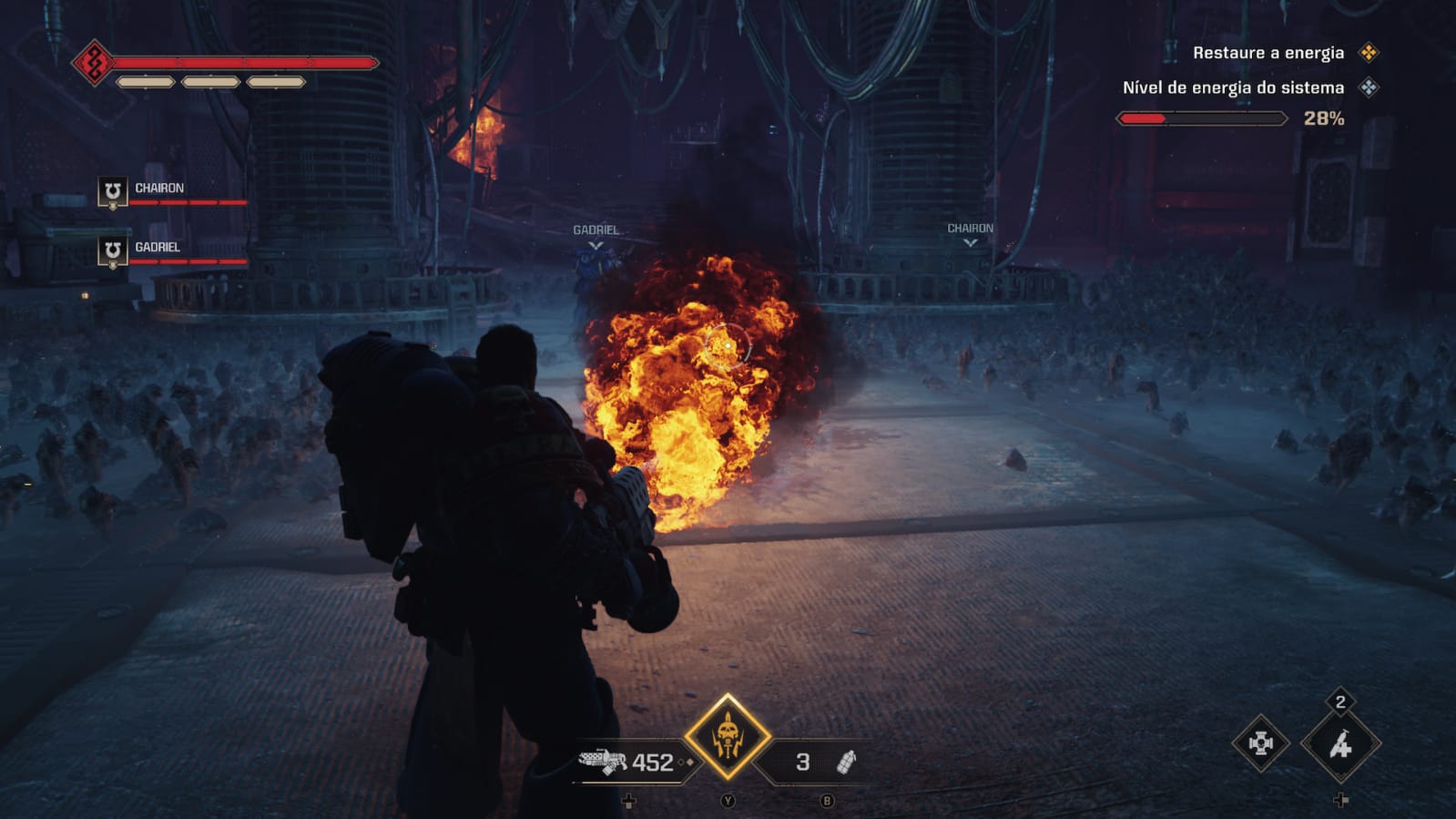Image resolution: width=1456 pixels, height=819 pixels.
Task: Activate the golden skull ability icon
Action: pos(728,737)
